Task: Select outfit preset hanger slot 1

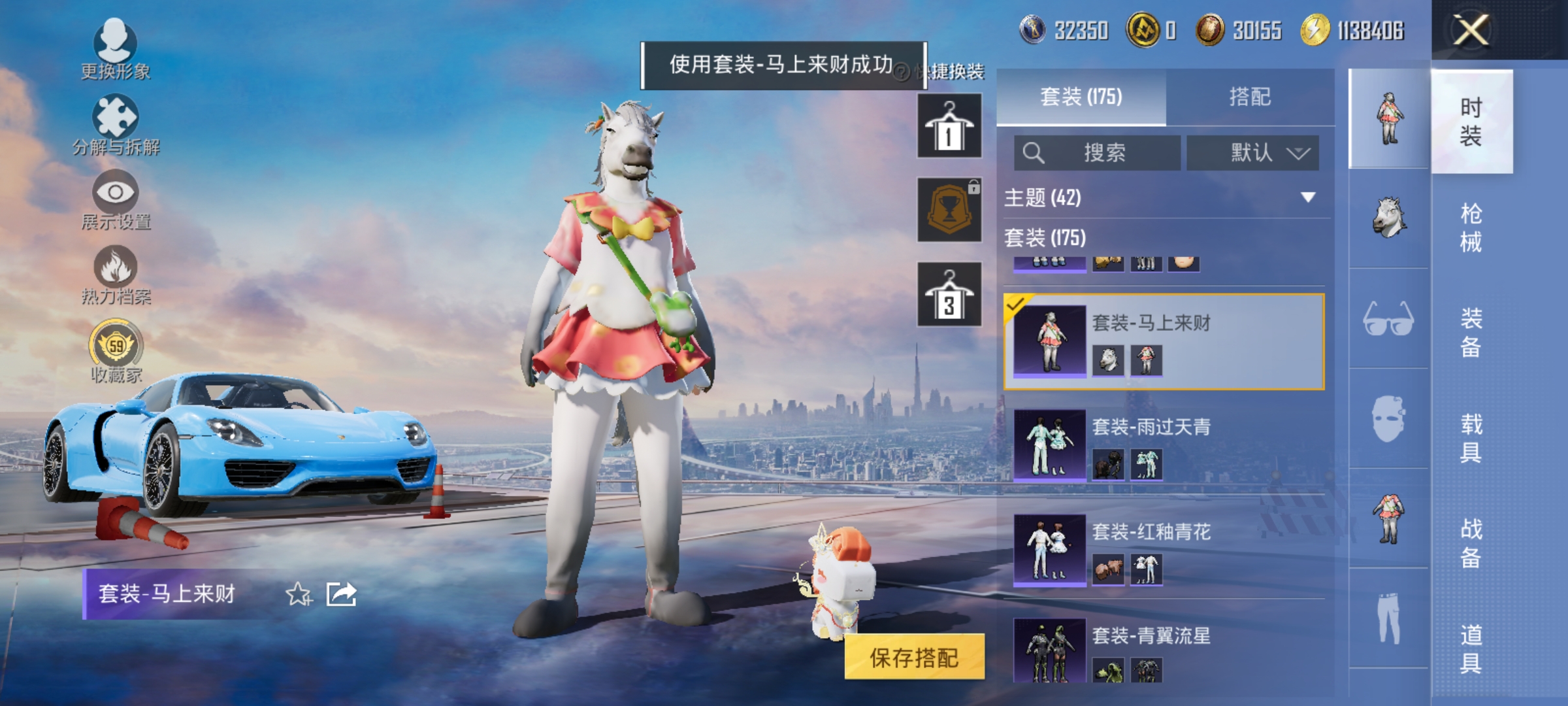Action: [x=949, y=124]
